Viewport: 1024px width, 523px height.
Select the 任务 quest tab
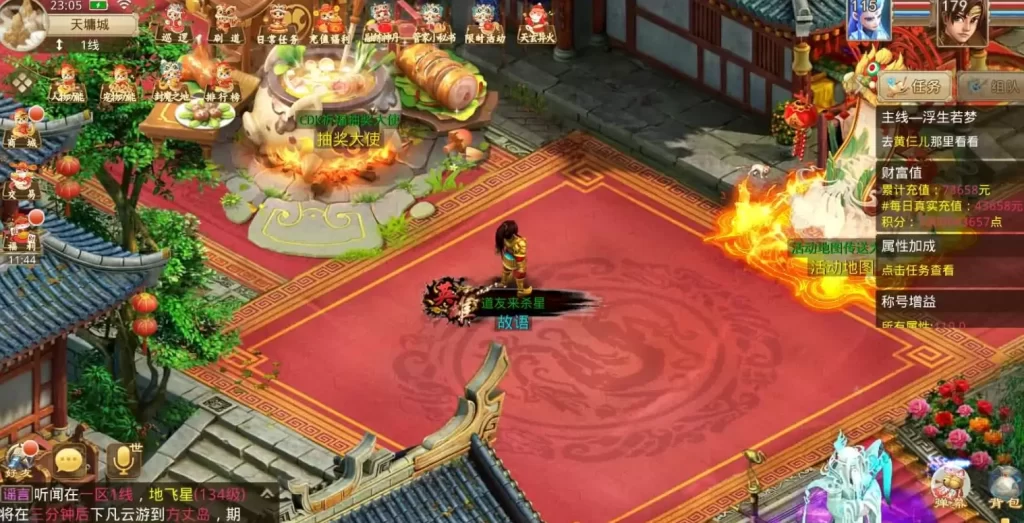(x=916, y=87)
